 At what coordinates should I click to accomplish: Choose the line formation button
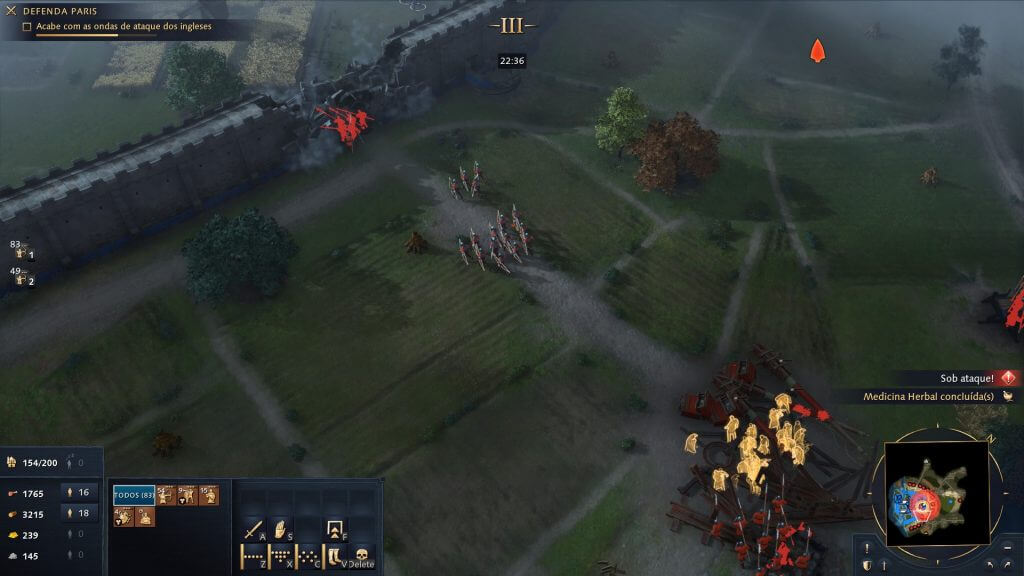[253, 555]
